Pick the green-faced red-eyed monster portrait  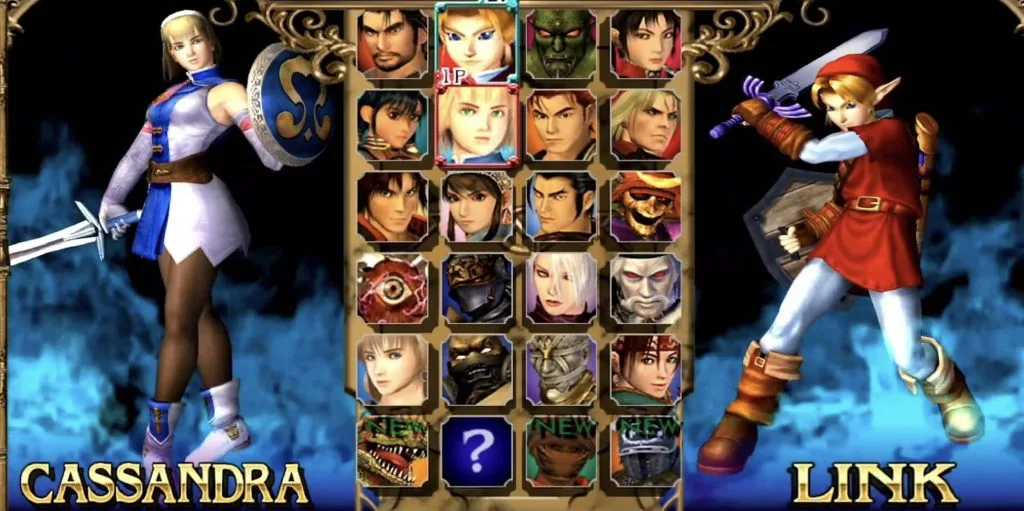tap(561, 44)
